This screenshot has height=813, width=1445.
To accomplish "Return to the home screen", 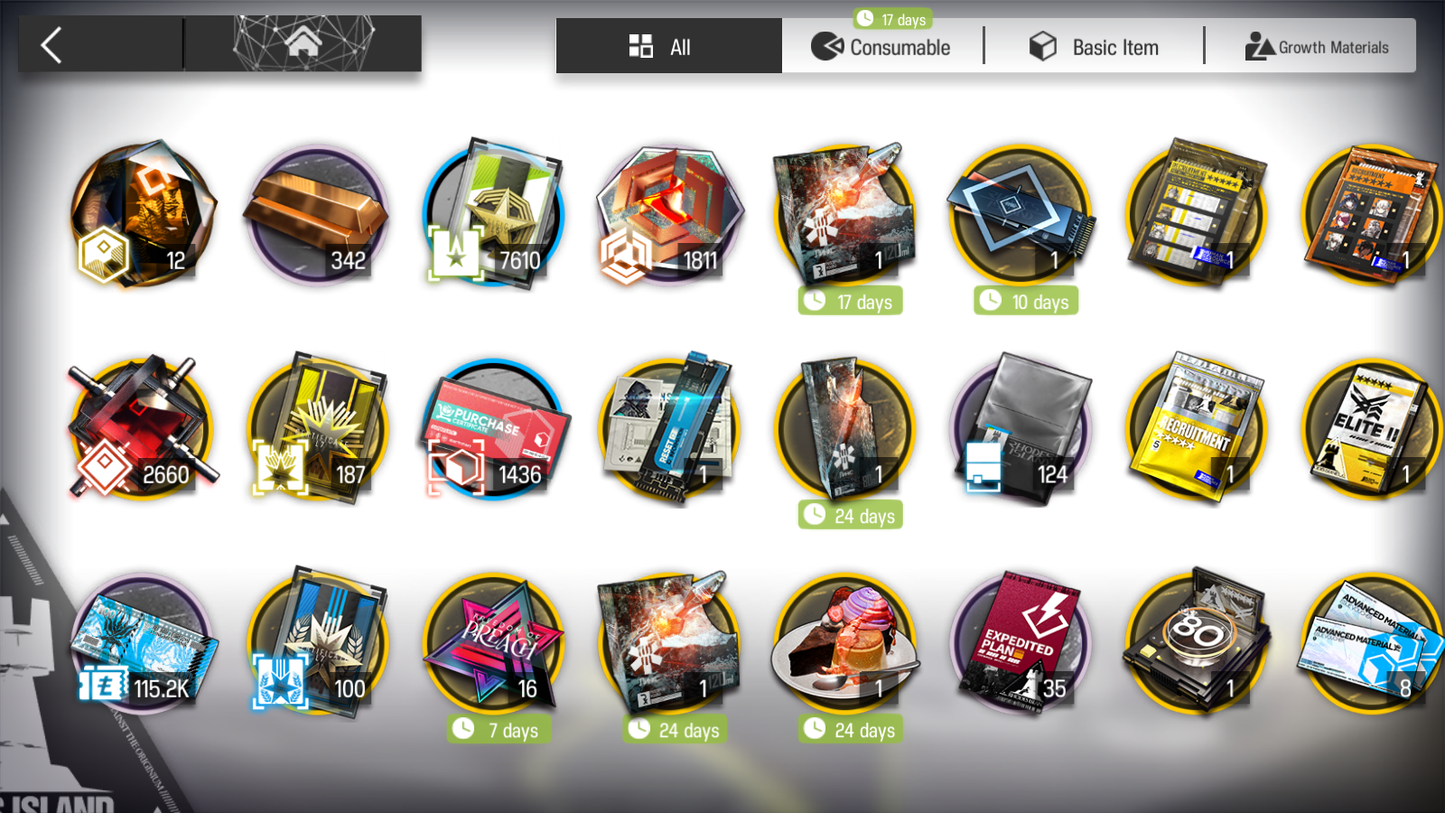I will tap(303, 44).
